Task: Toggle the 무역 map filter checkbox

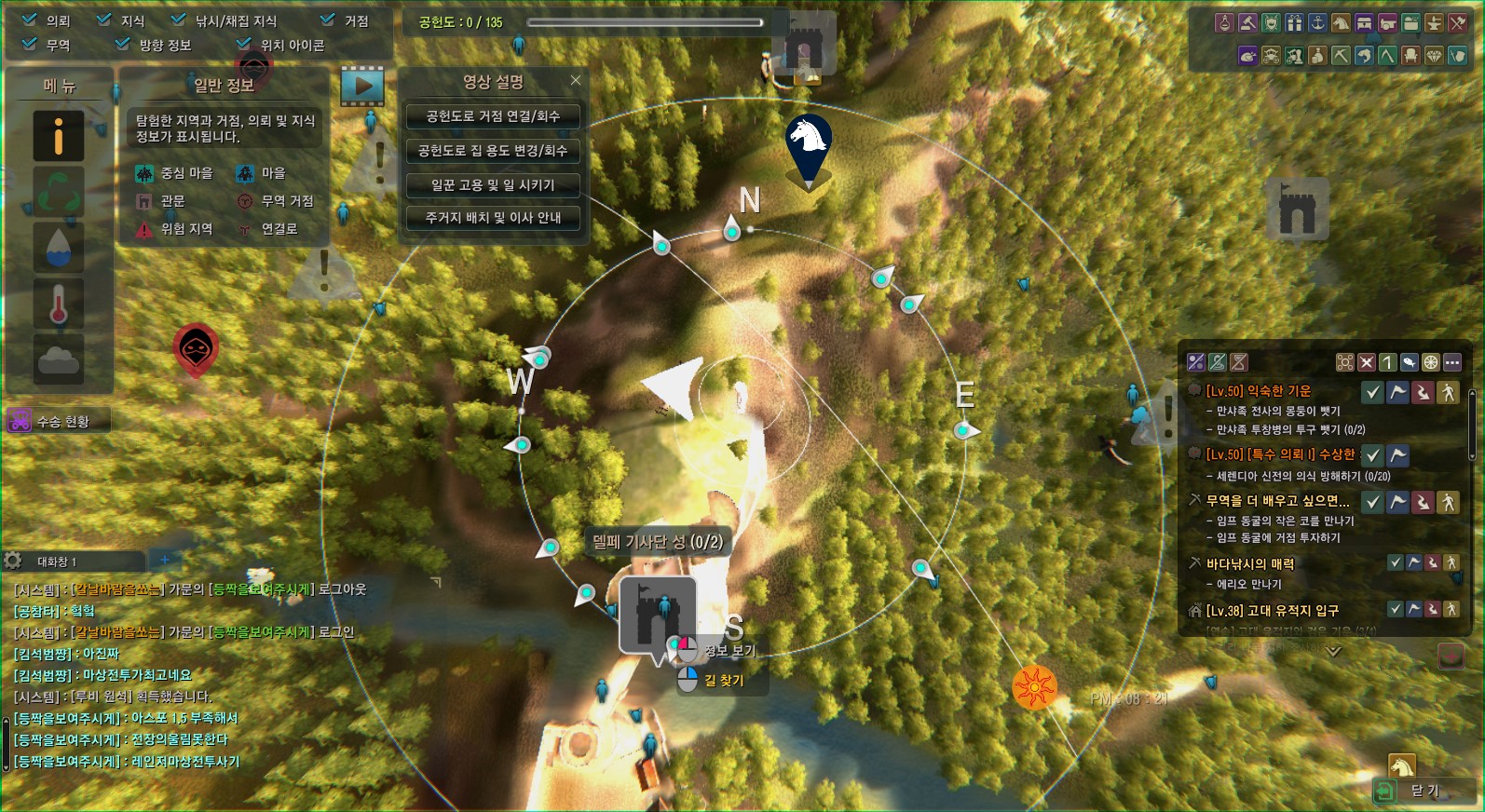Action: (x=30, y=44)
